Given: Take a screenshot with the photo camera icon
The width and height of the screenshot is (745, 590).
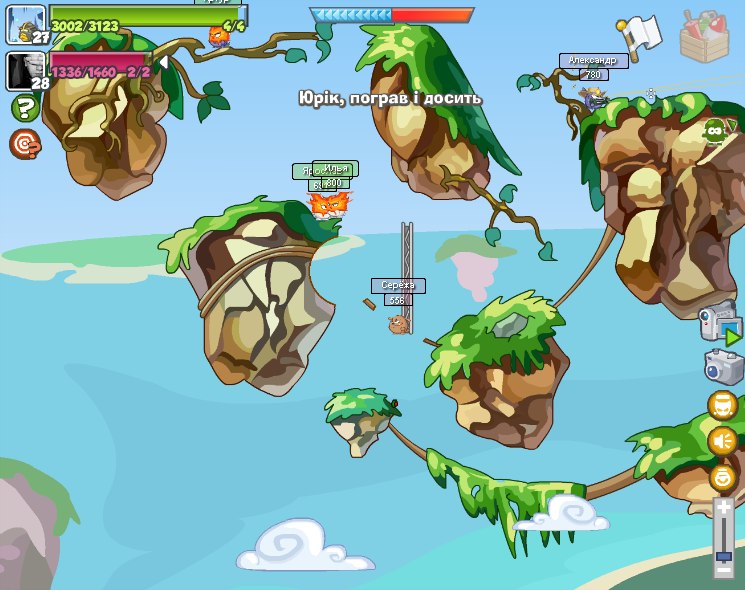Looking at the screenshot, I should (723, 367).
